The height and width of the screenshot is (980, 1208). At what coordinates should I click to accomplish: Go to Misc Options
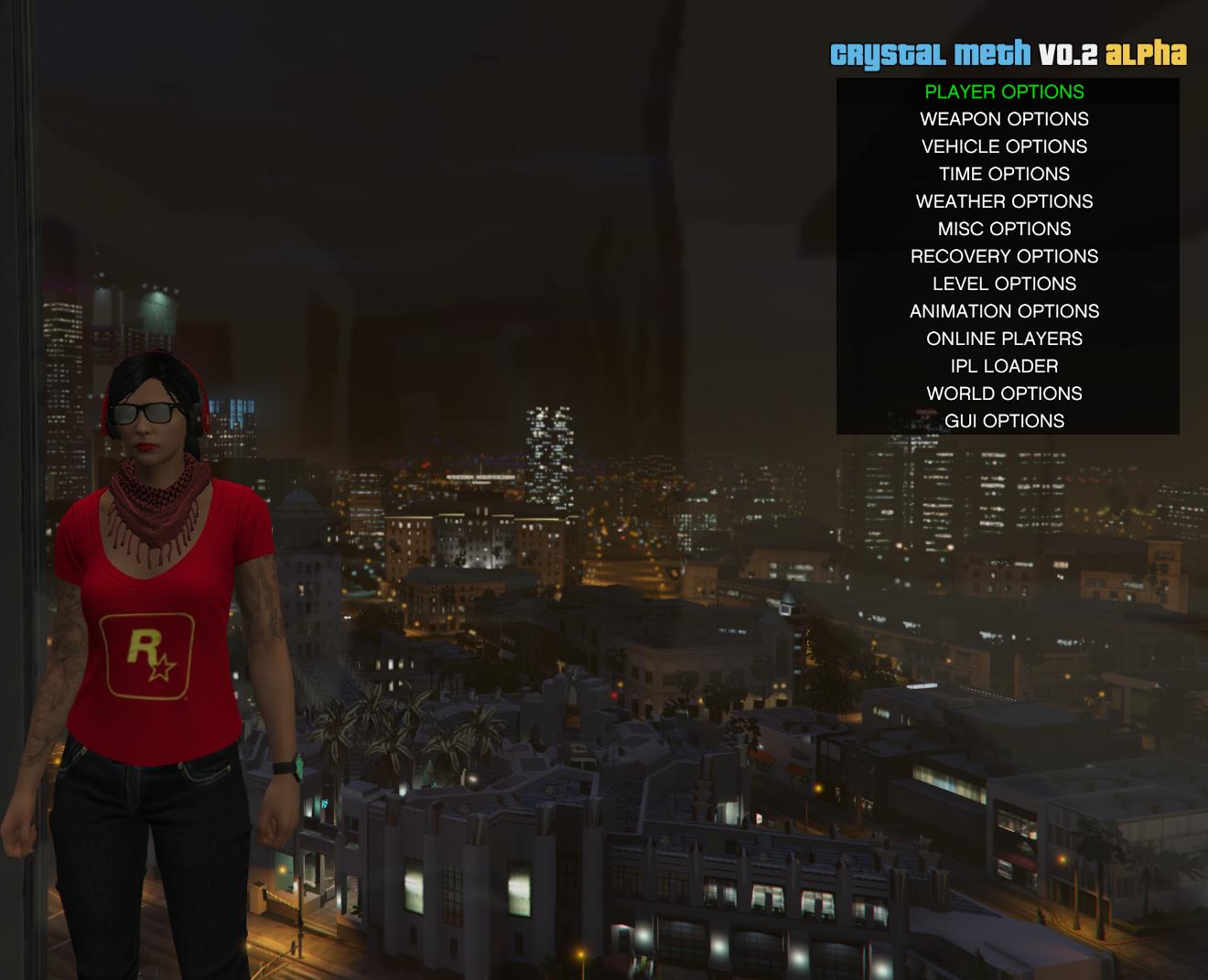pos(1004,229)
